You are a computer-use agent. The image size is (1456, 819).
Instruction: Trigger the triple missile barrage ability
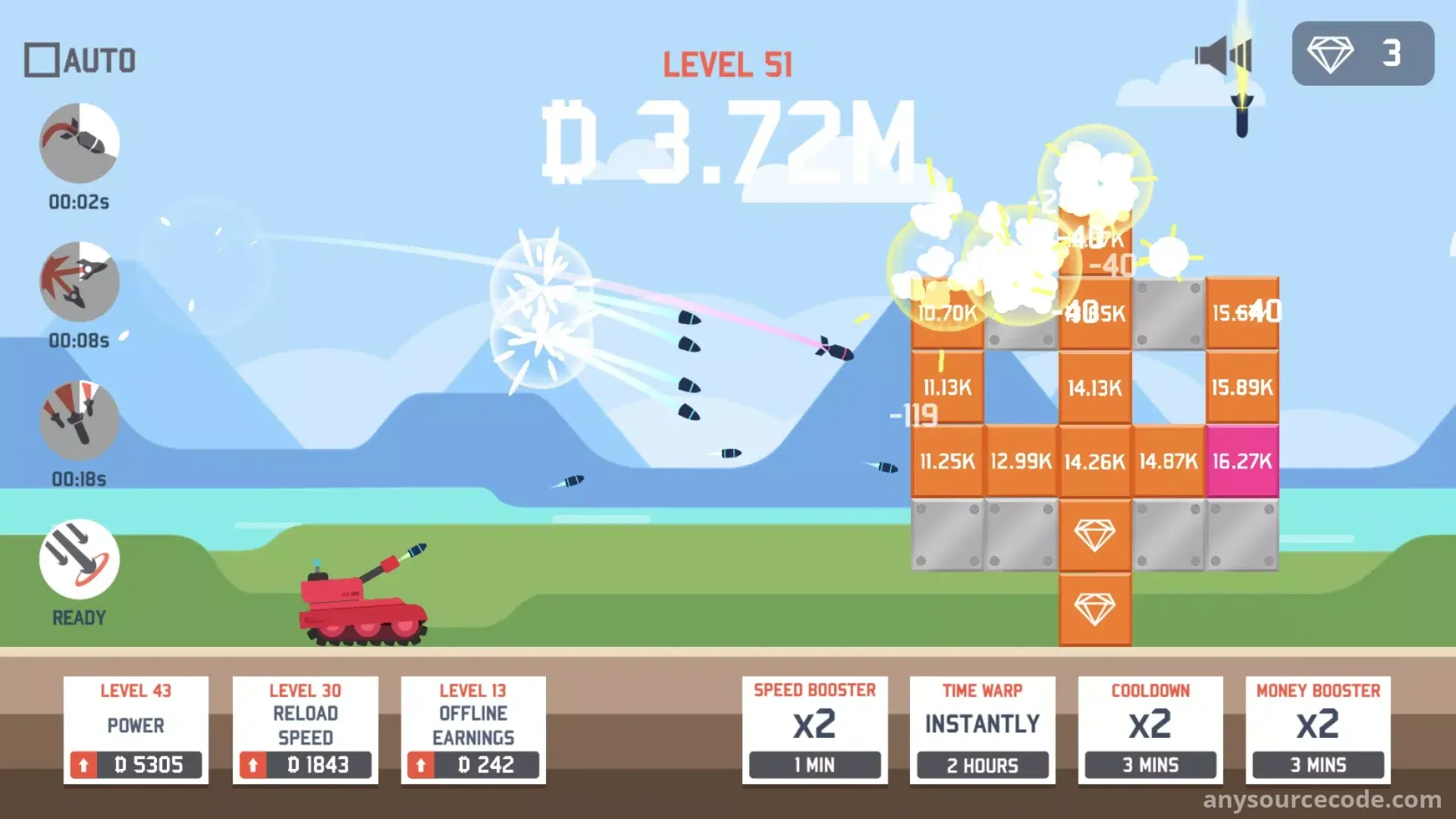click(x=80, y=421)
